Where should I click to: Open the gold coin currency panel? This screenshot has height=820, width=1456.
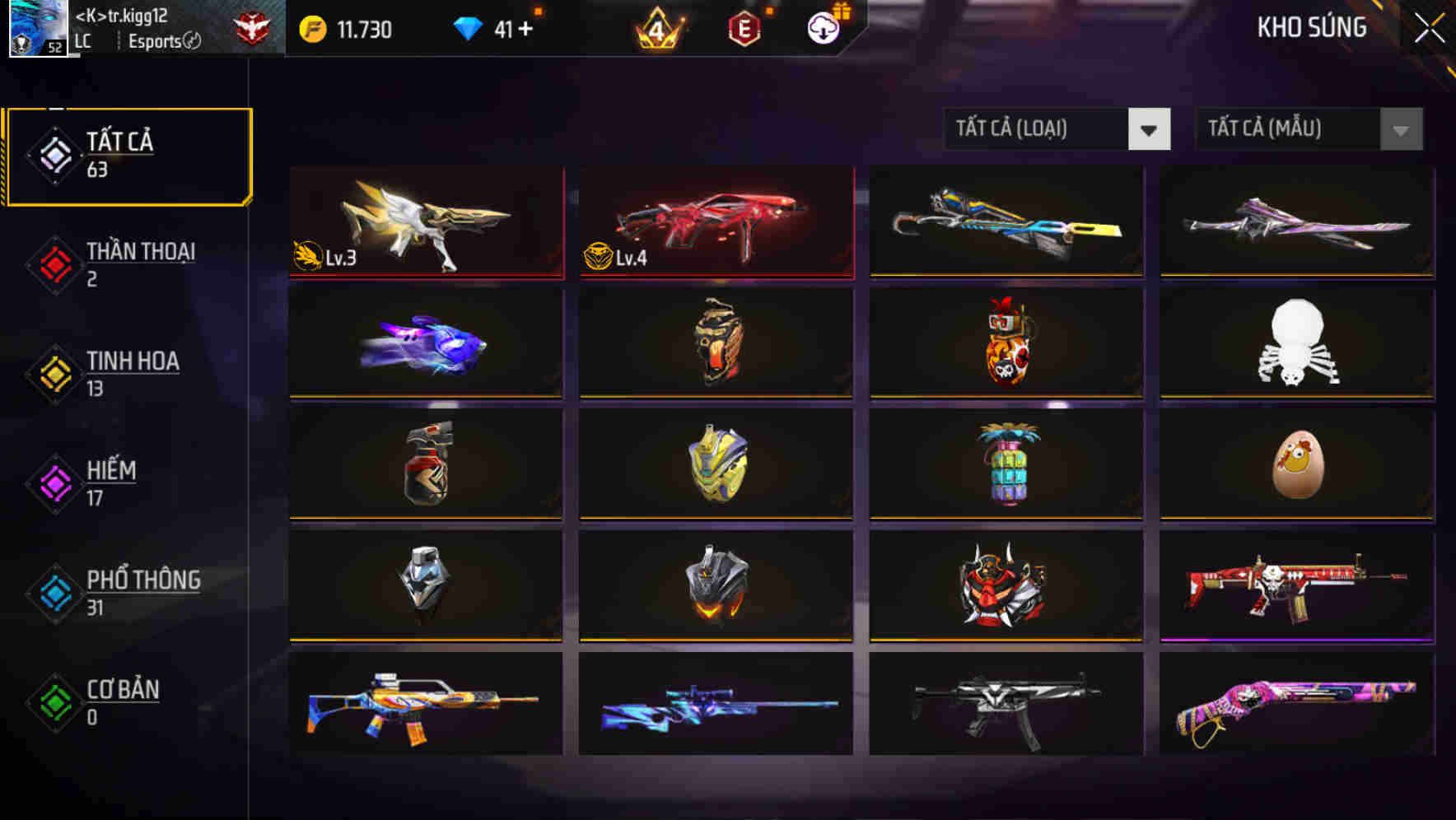(314, 26)
